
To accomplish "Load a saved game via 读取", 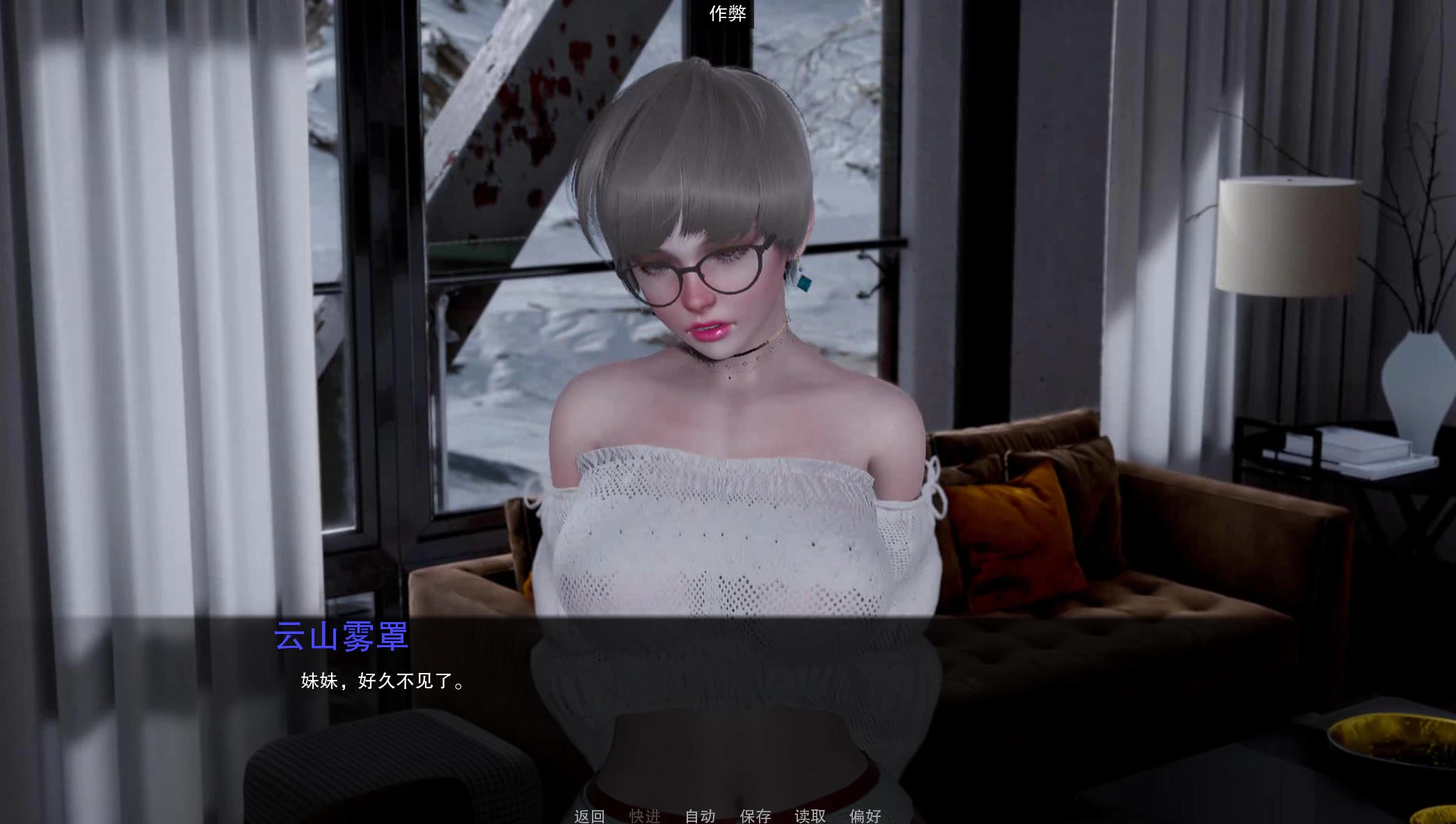I will coord(811,816).
